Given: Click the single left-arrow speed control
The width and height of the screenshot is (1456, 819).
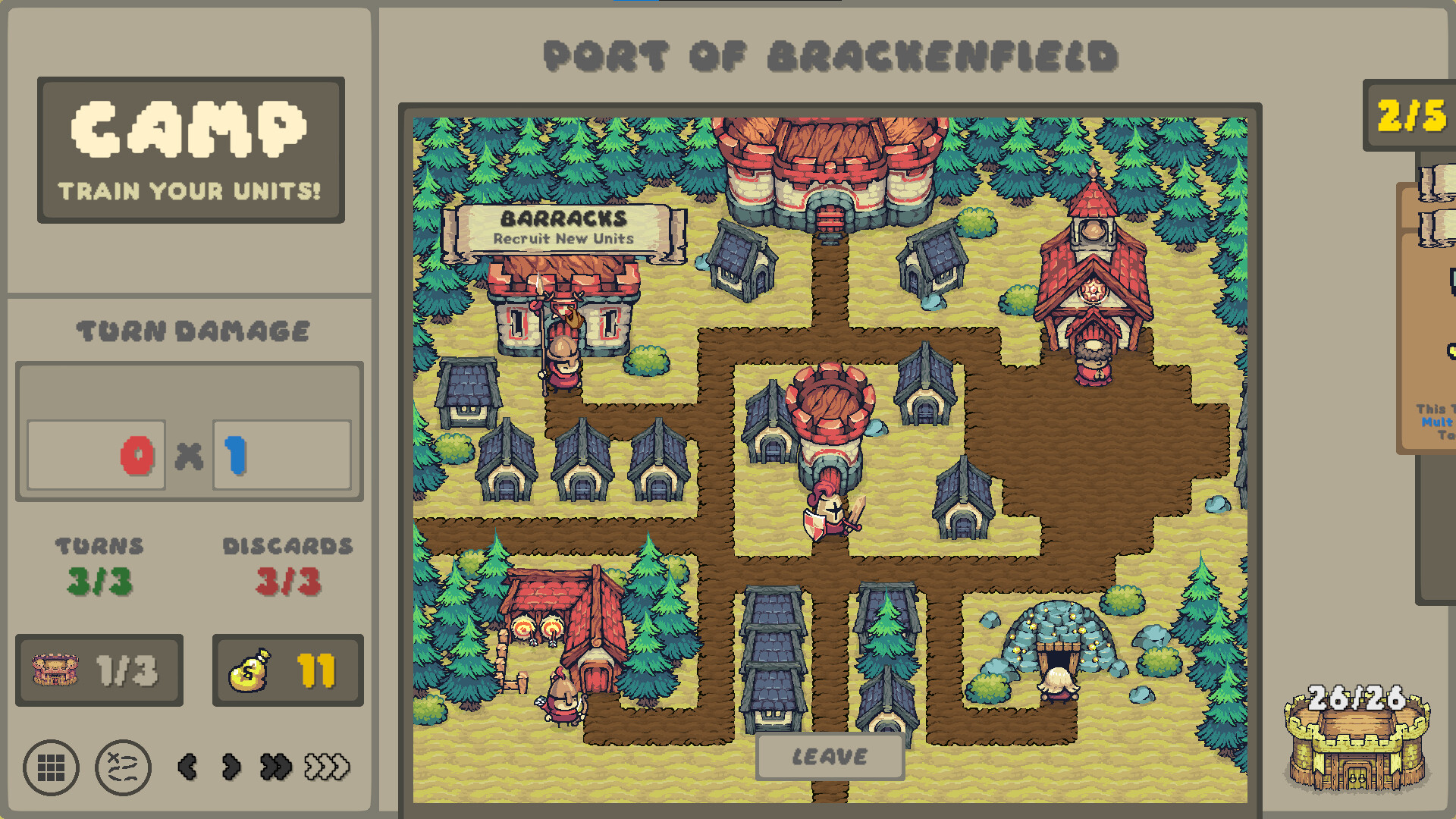Looking at the screenshot, I should click(x=187, y=767).
